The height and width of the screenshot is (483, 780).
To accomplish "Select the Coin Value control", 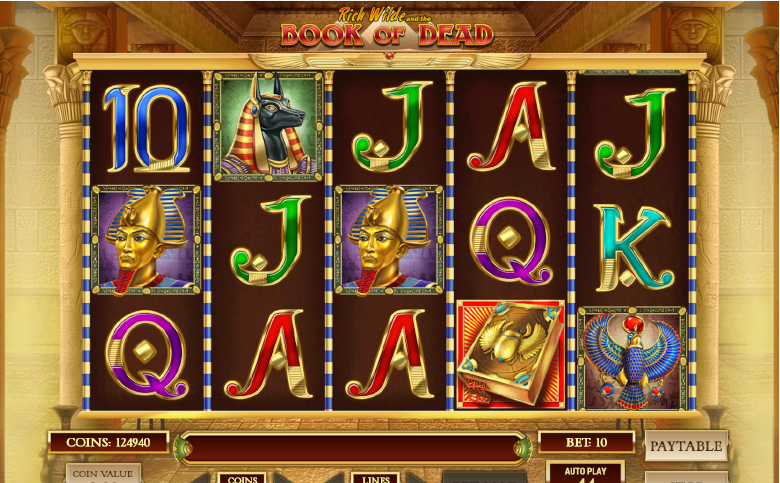I will pos(103,473).
